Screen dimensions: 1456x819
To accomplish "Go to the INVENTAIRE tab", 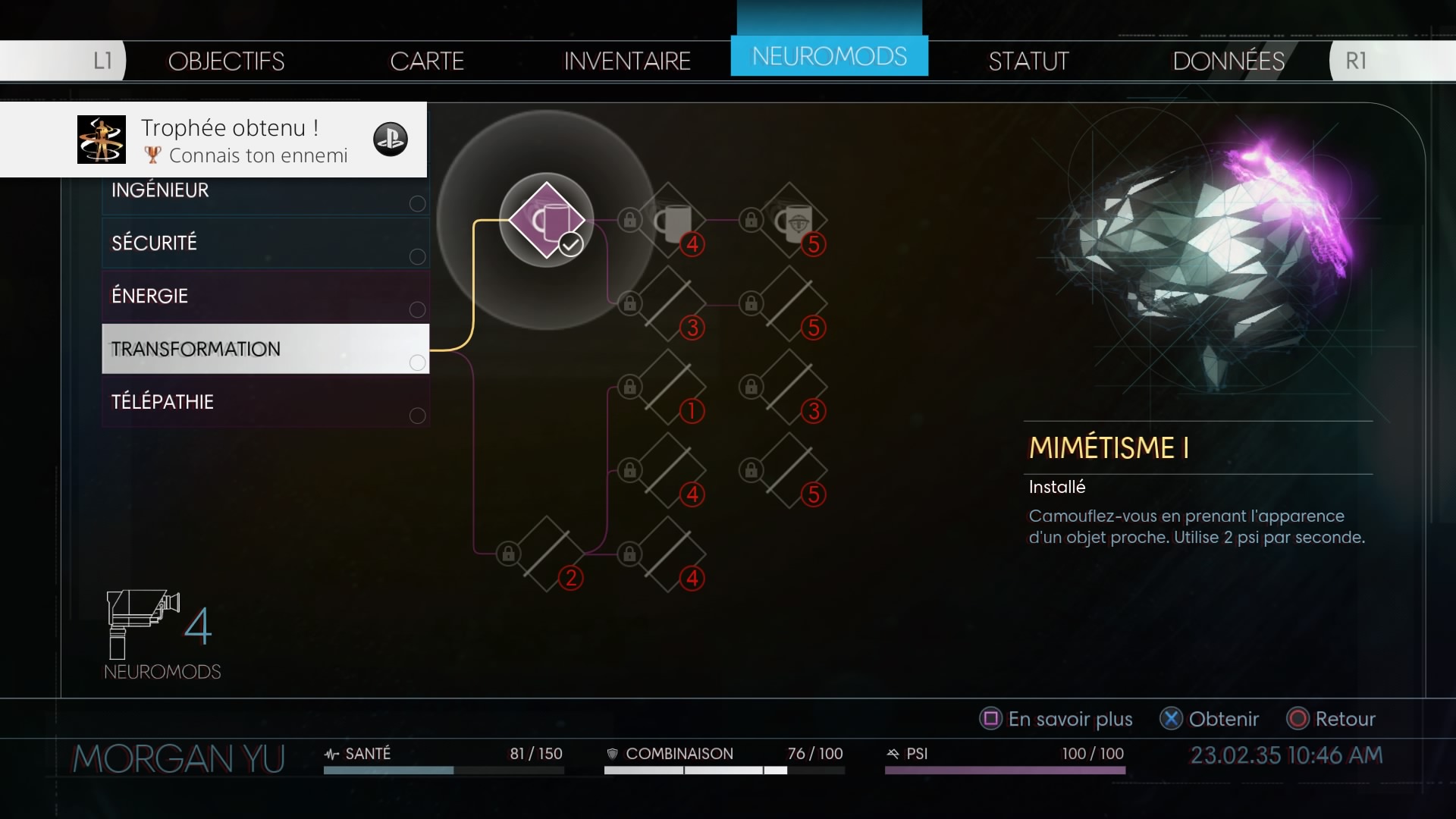I will click(627, 61).
